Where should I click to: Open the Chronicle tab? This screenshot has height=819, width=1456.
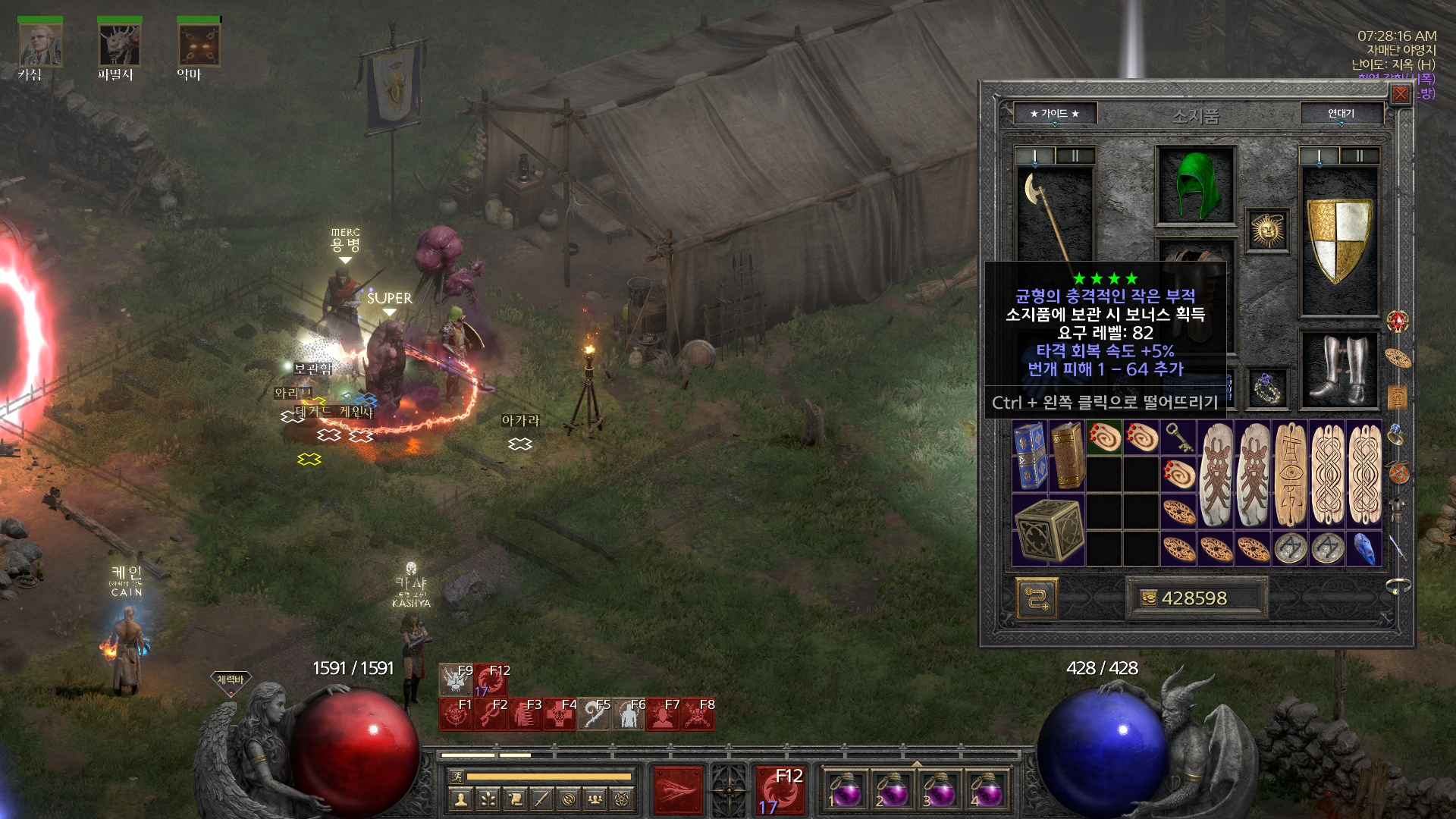pyautogui.click(x=1341, y=114)
